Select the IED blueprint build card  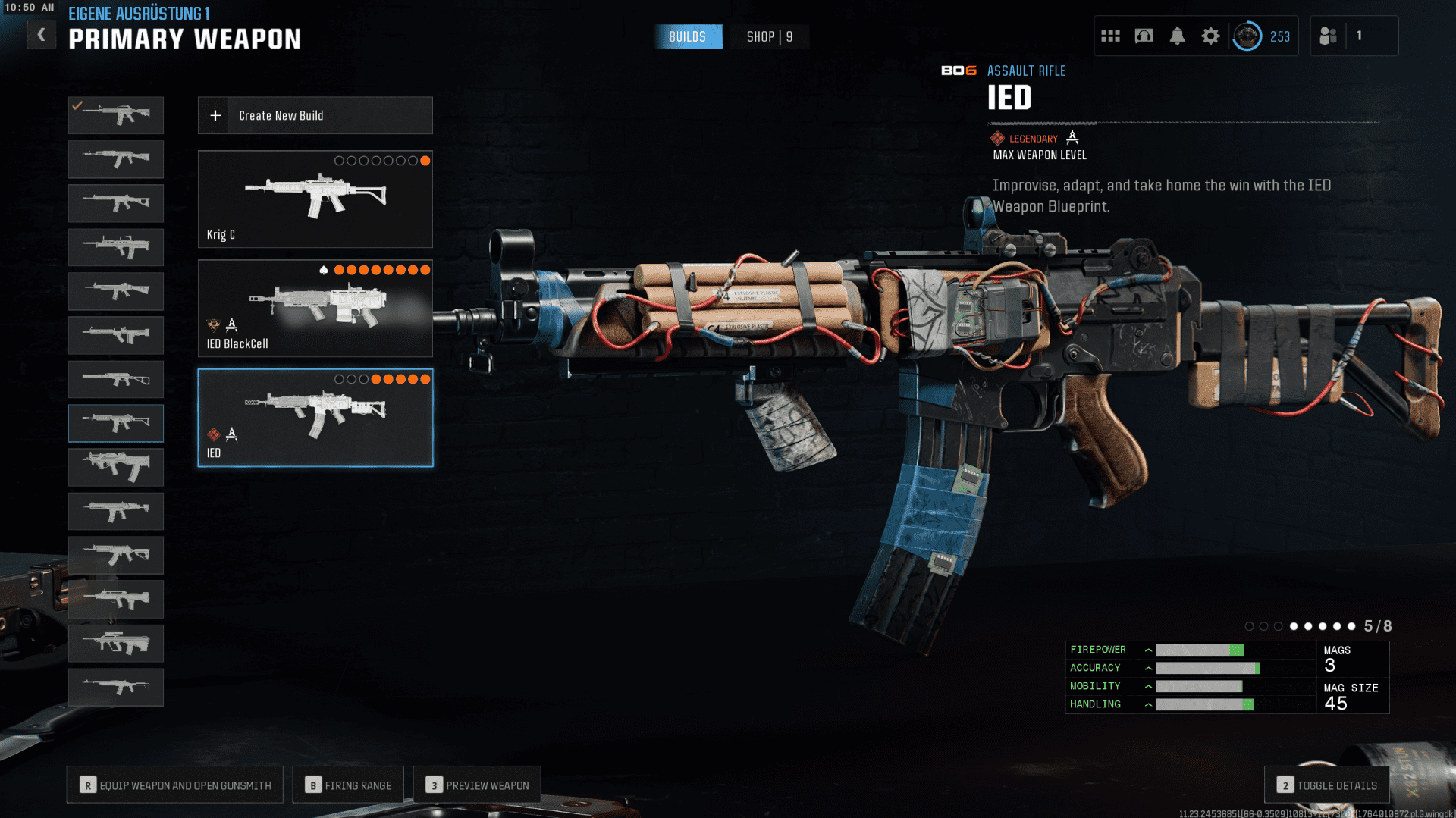pos(315,418)
